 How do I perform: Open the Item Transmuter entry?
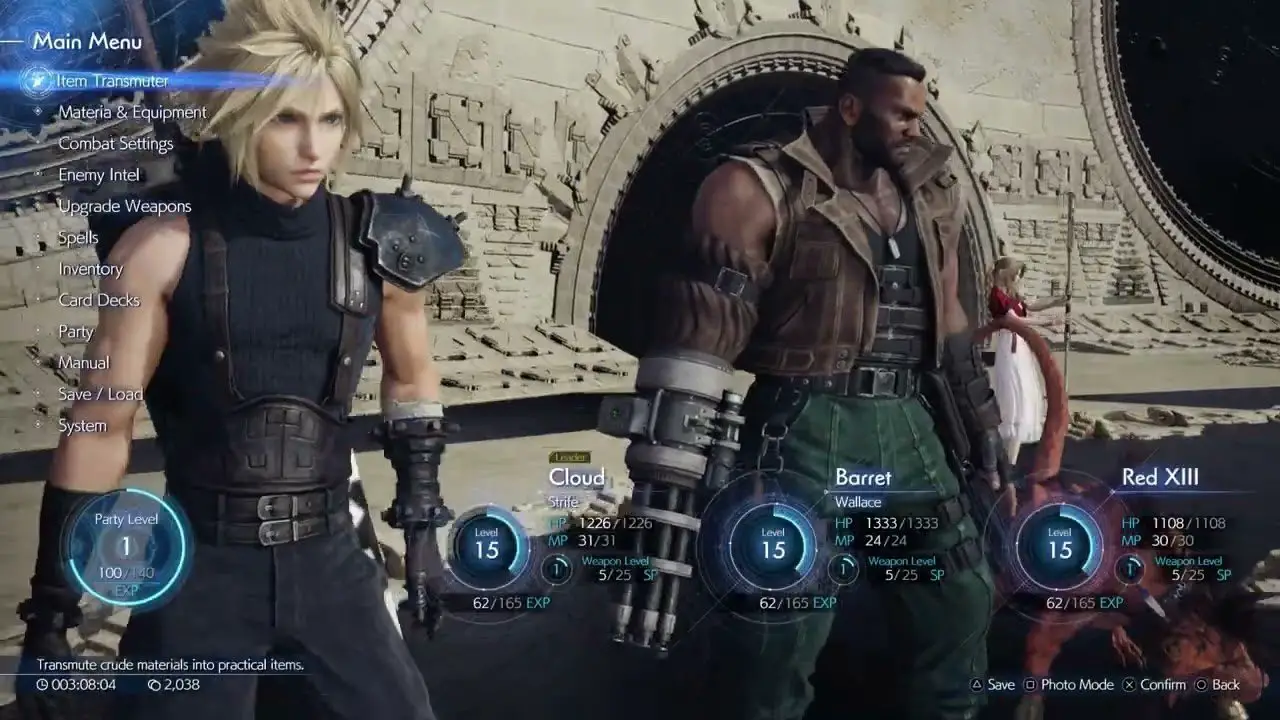pyautogui.click(x=112, y=81)
